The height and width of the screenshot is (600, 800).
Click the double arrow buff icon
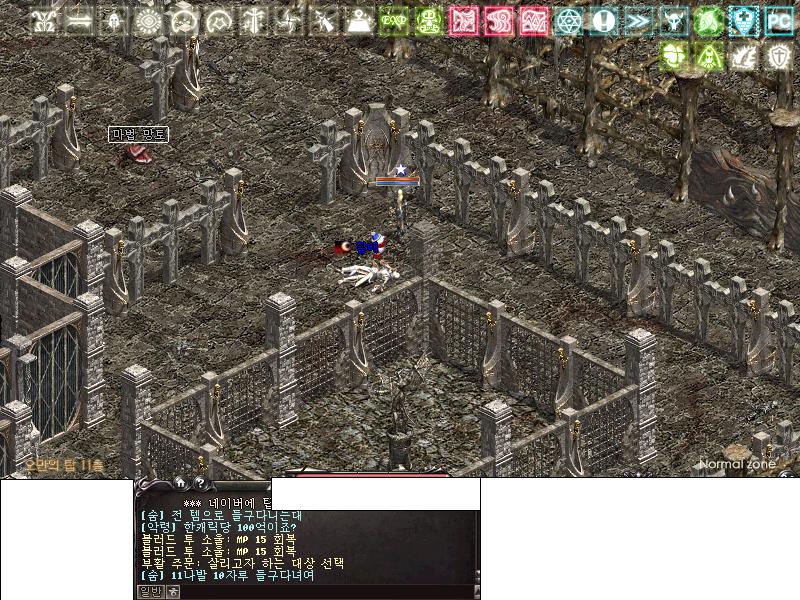78,20
